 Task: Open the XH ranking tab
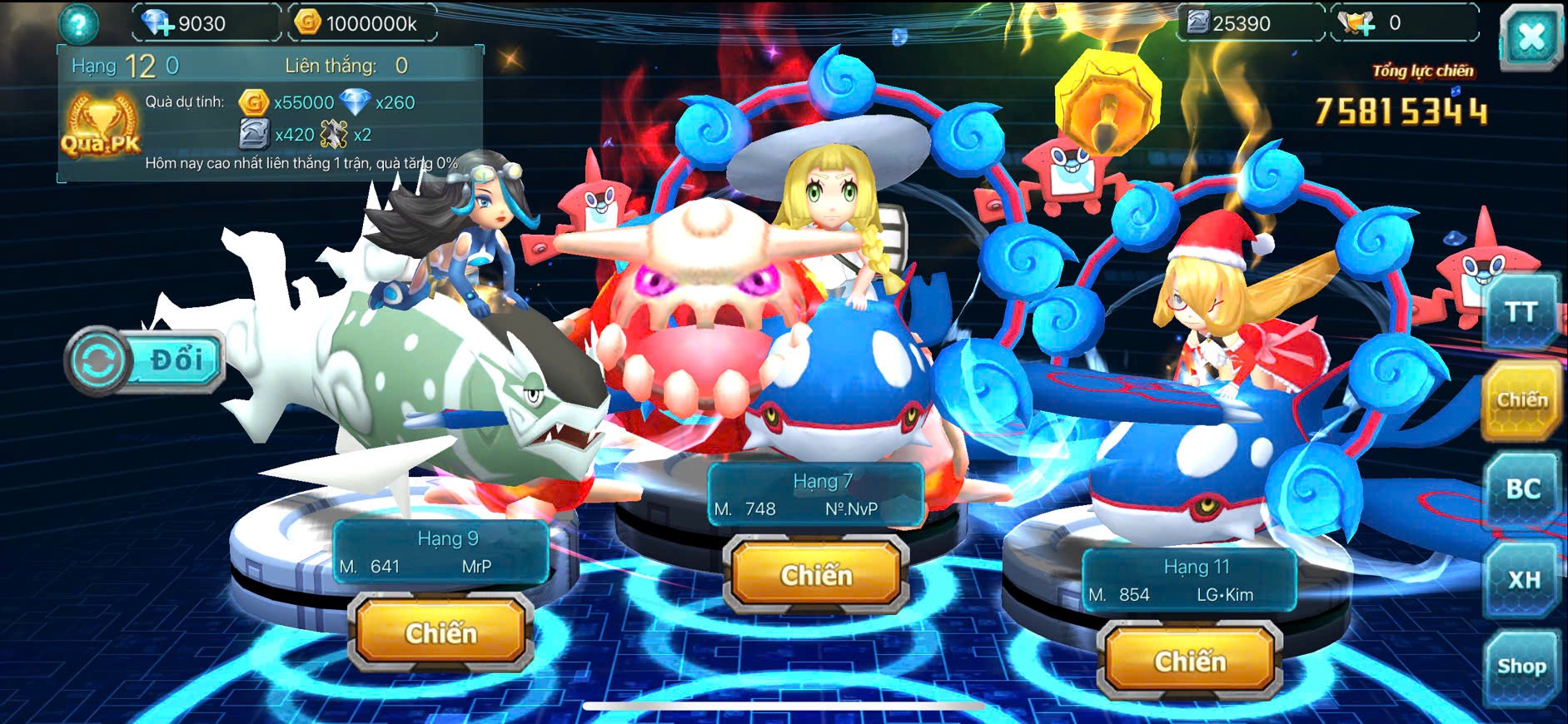coord(1523,579)
